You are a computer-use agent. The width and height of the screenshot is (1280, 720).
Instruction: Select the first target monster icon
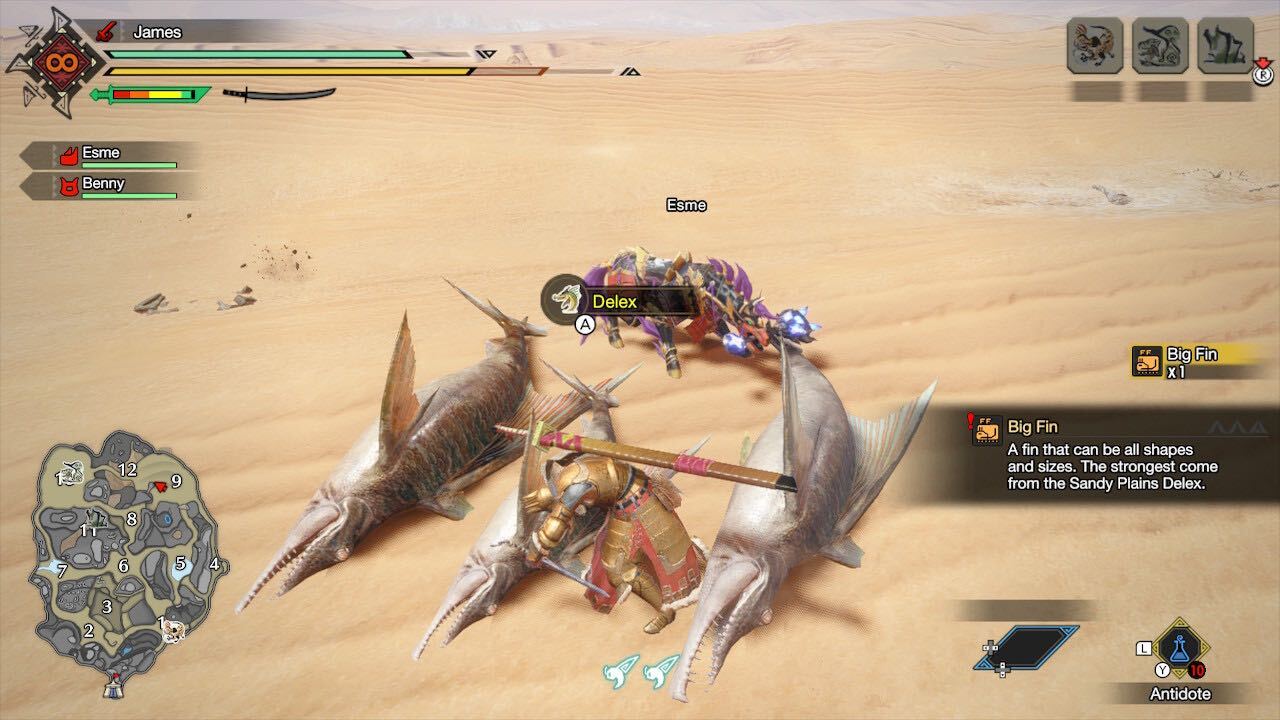click(x=1094, y=46)
